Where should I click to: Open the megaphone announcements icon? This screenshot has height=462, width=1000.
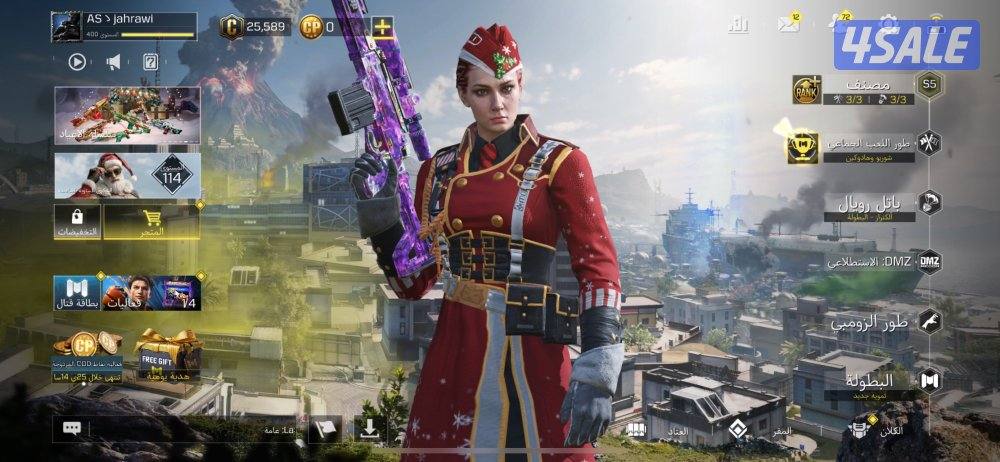click(x=113, y=62)
